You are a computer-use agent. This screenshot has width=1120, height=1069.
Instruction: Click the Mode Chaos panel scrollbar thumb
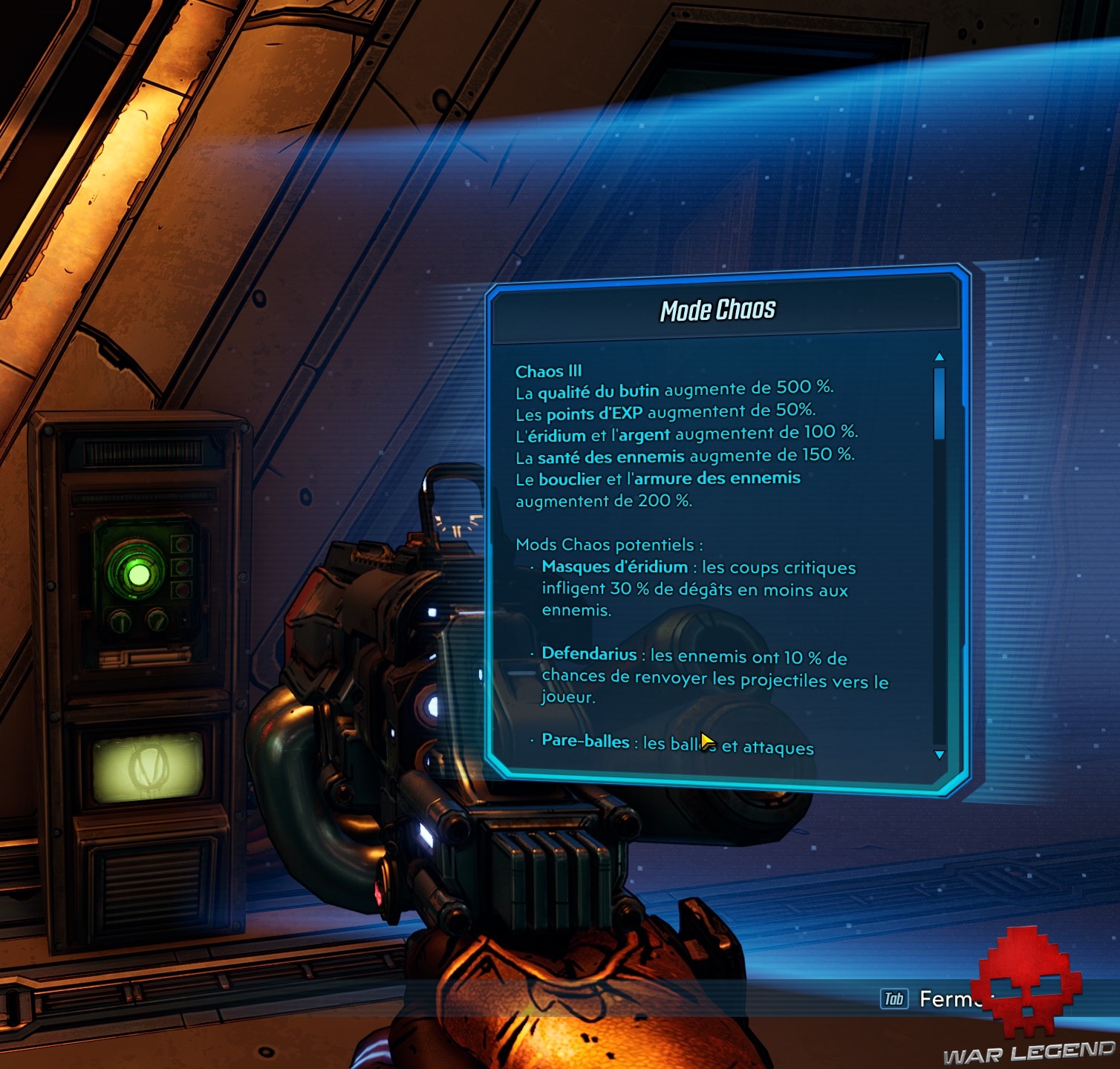940,403
